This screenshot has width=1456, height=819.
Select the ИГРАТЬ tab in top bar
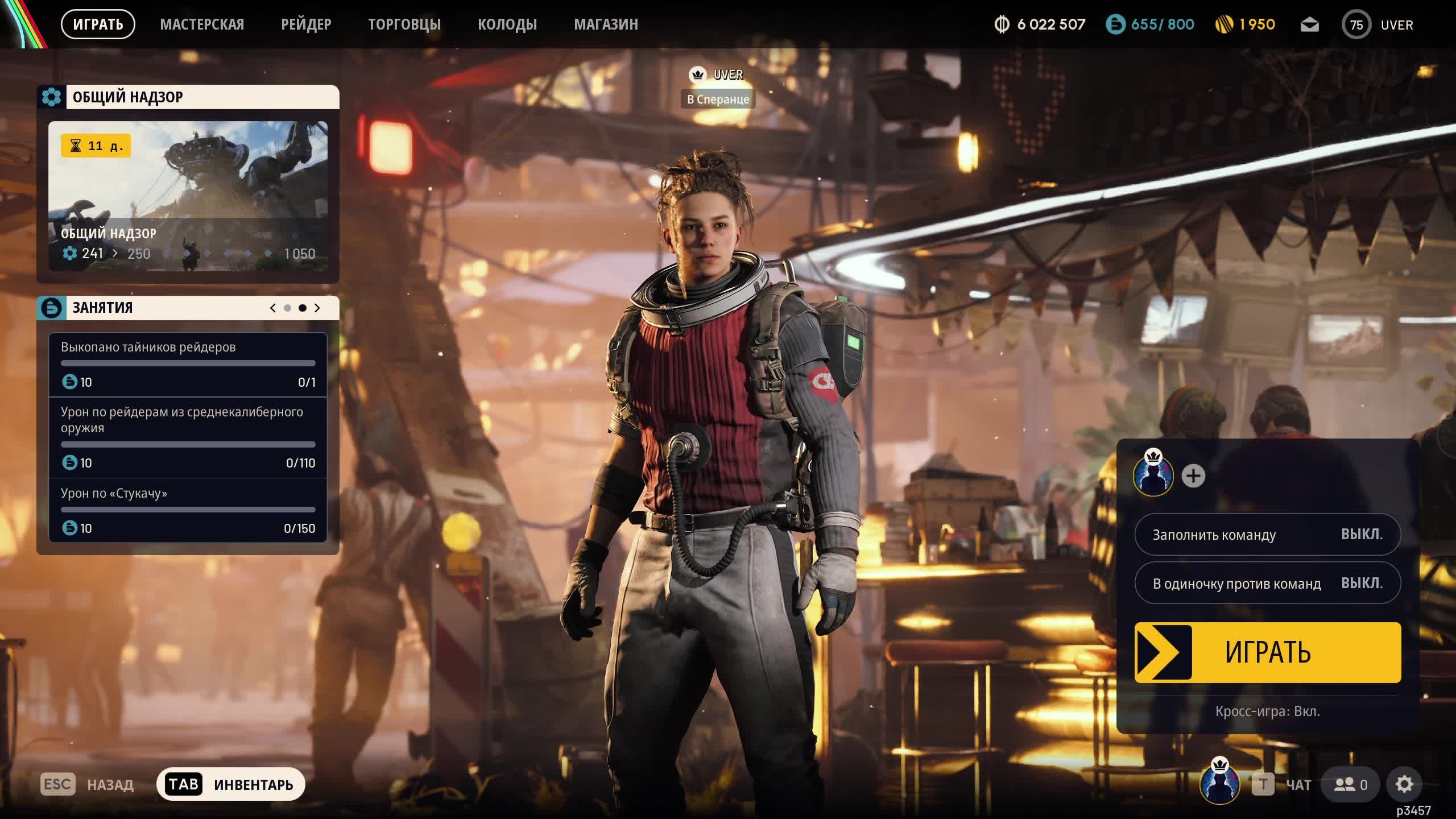tap(98, 24)
